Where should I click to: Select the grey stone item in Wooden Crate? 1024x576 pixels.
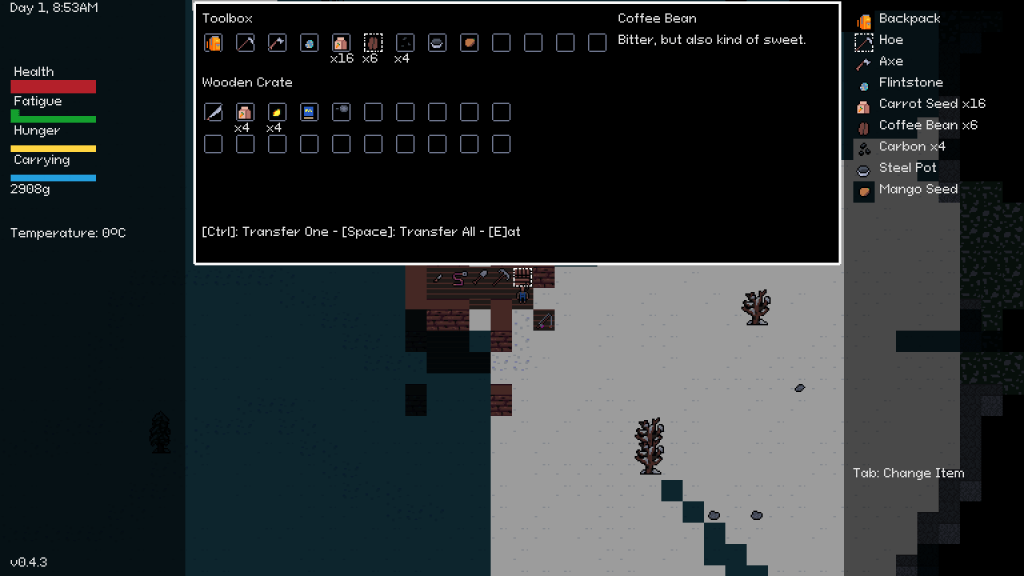click(x=341, y=112)
